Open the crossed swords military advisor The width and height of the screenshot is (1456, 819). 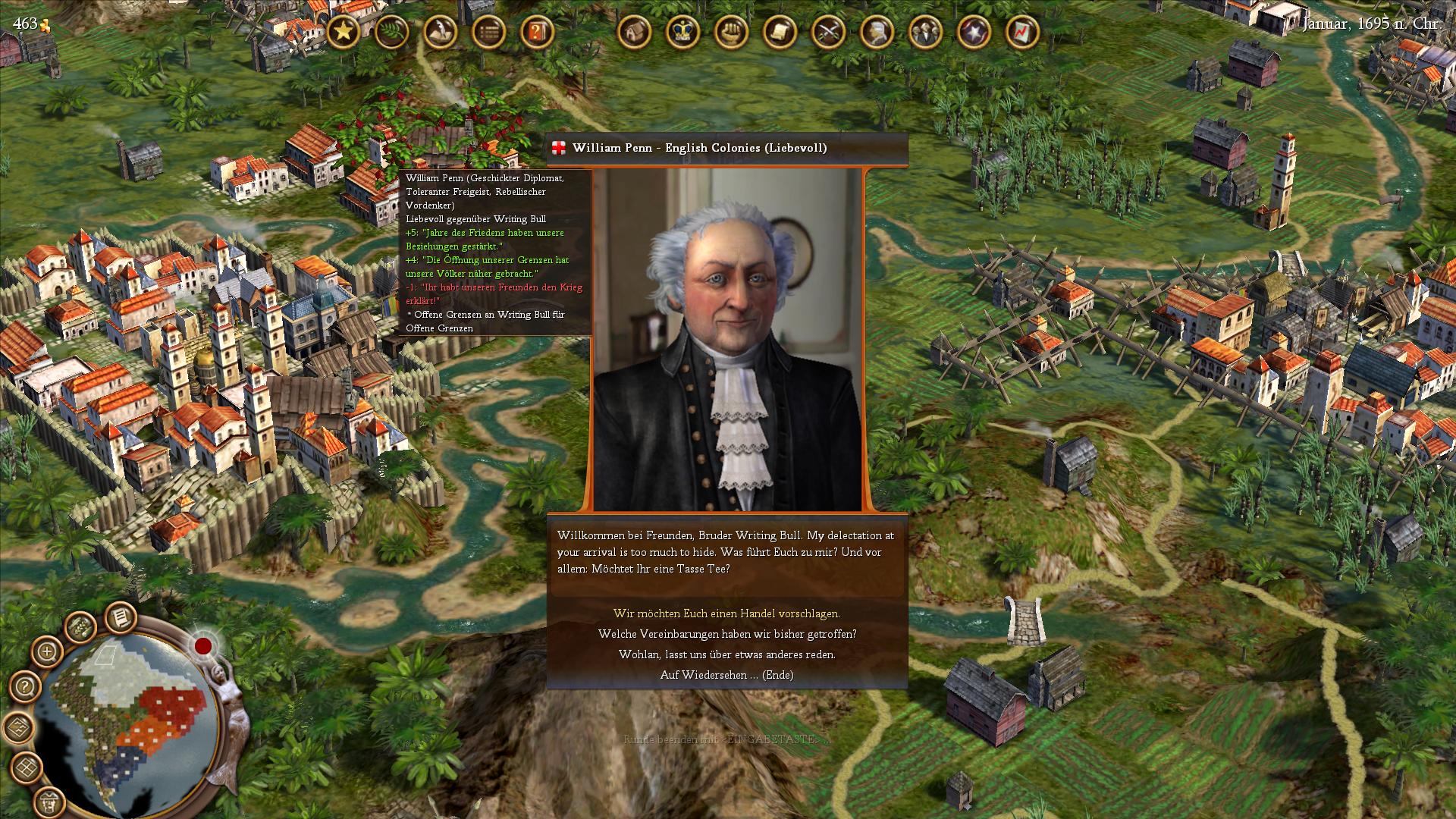click(828, 32)
